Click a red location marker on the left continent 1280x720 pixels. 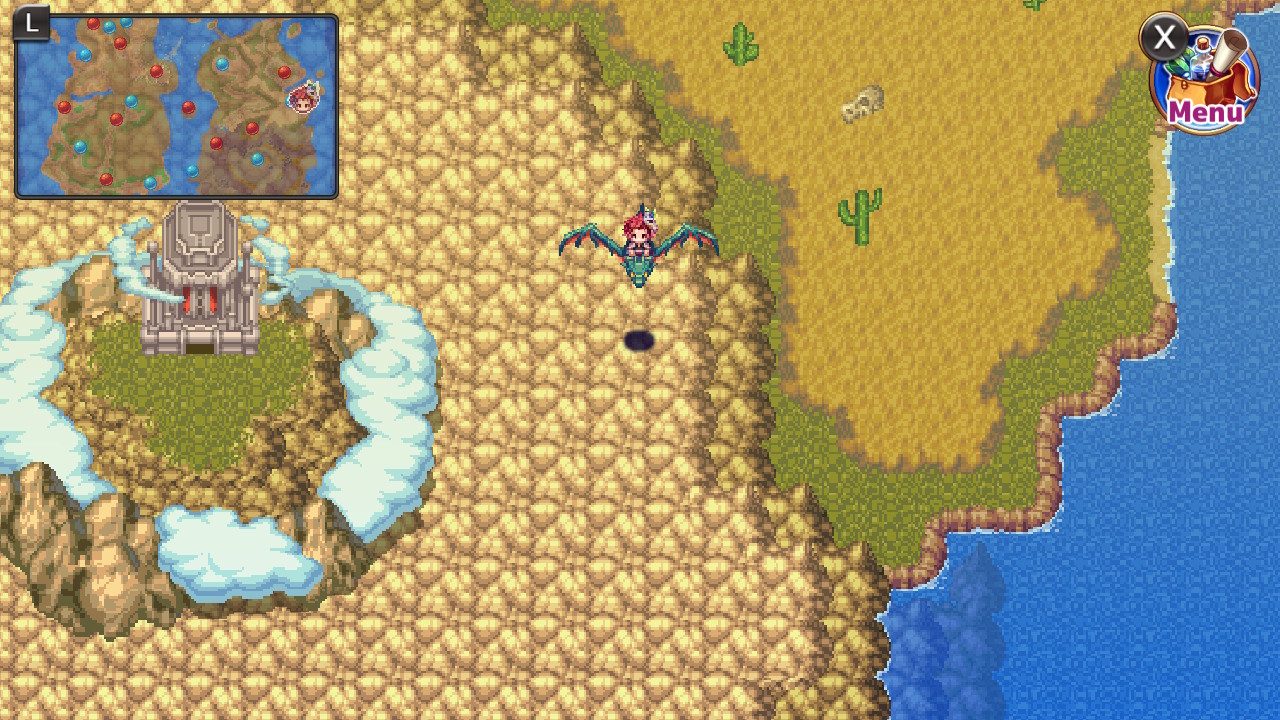[64, 107]
